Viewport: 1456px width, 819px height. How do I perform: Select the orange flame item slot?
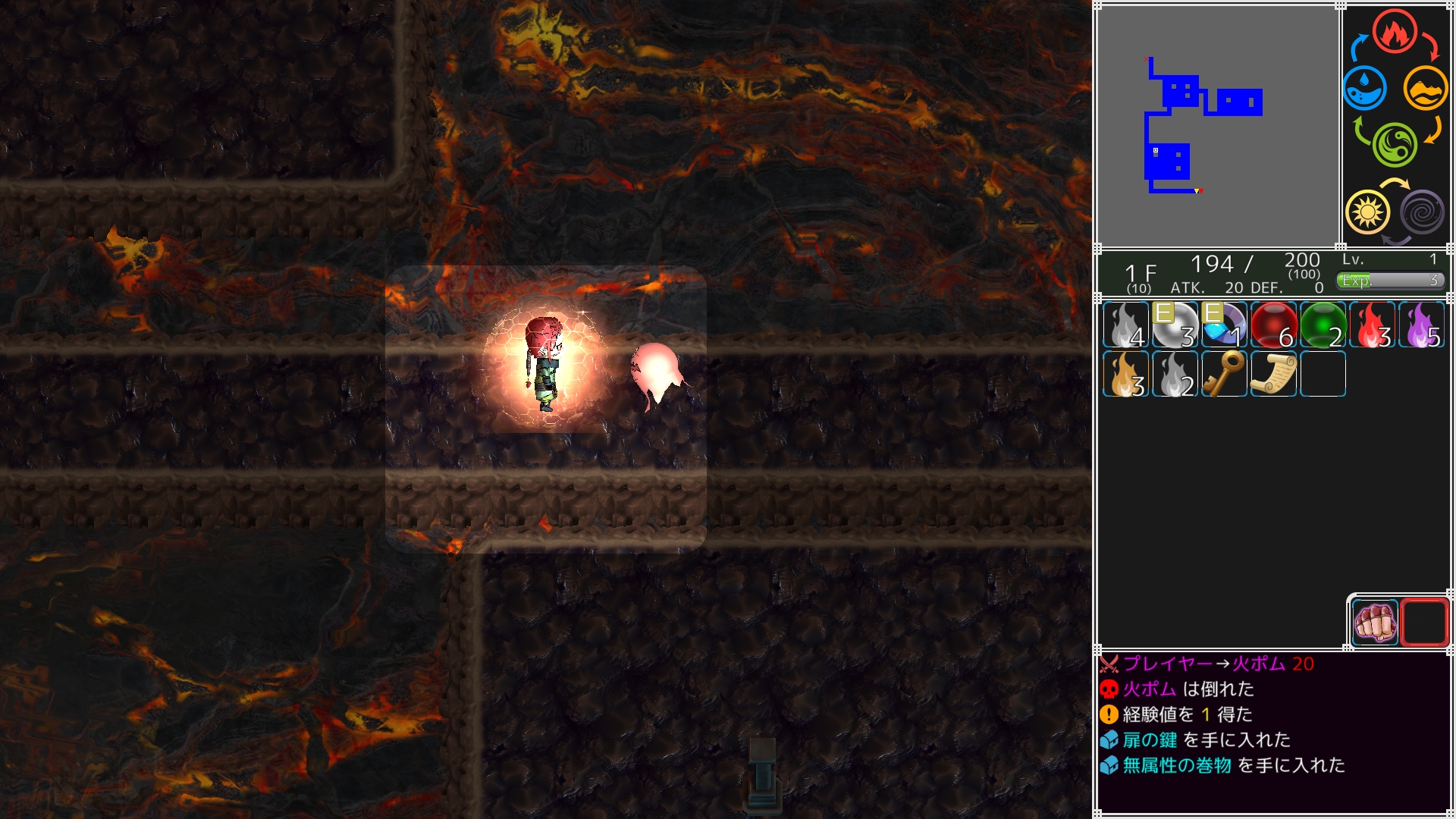tap(1125, 375)
